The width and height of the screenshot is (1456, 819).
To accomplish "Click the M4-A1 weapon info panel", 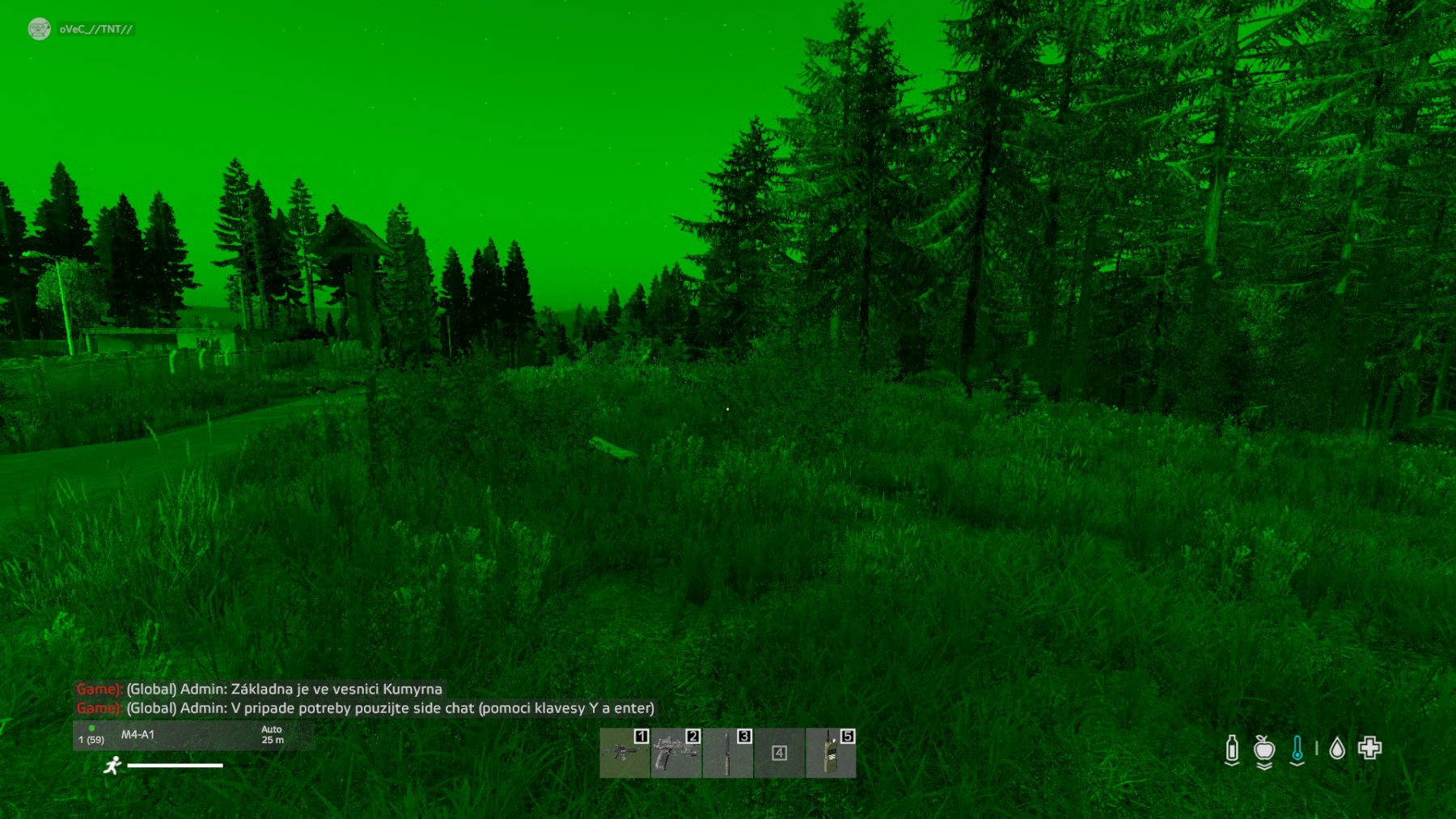I will (193, 735).
